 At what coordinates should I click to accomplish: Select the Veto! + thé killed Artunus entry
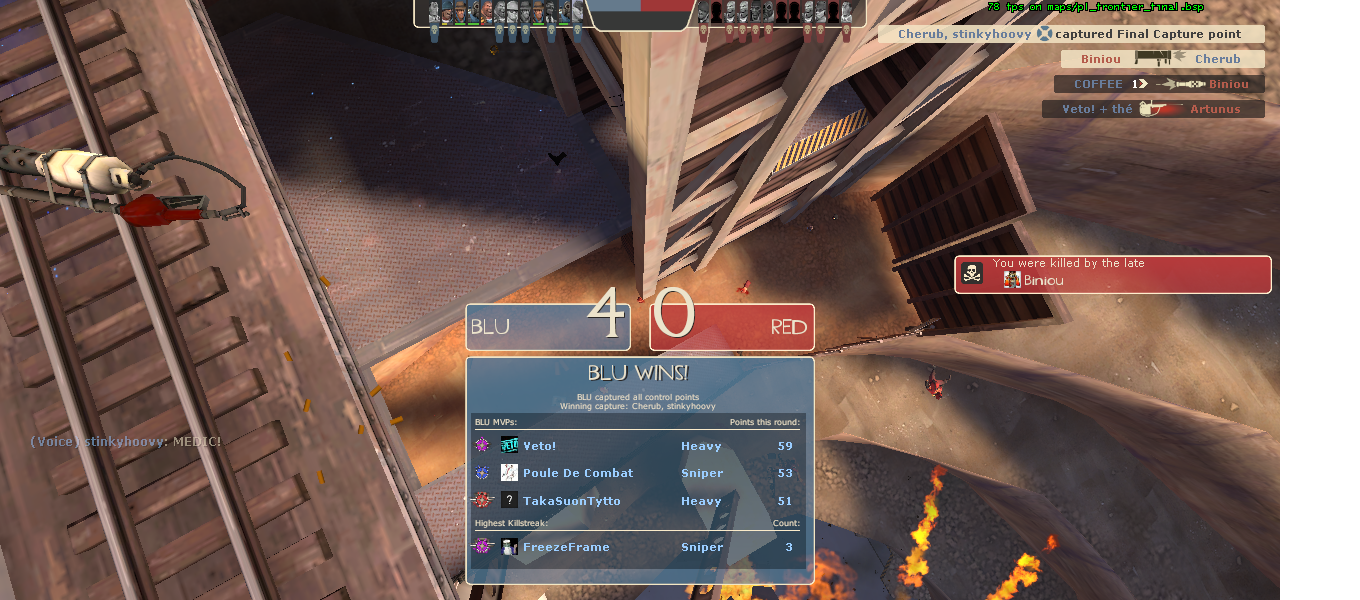point(1152,109)
